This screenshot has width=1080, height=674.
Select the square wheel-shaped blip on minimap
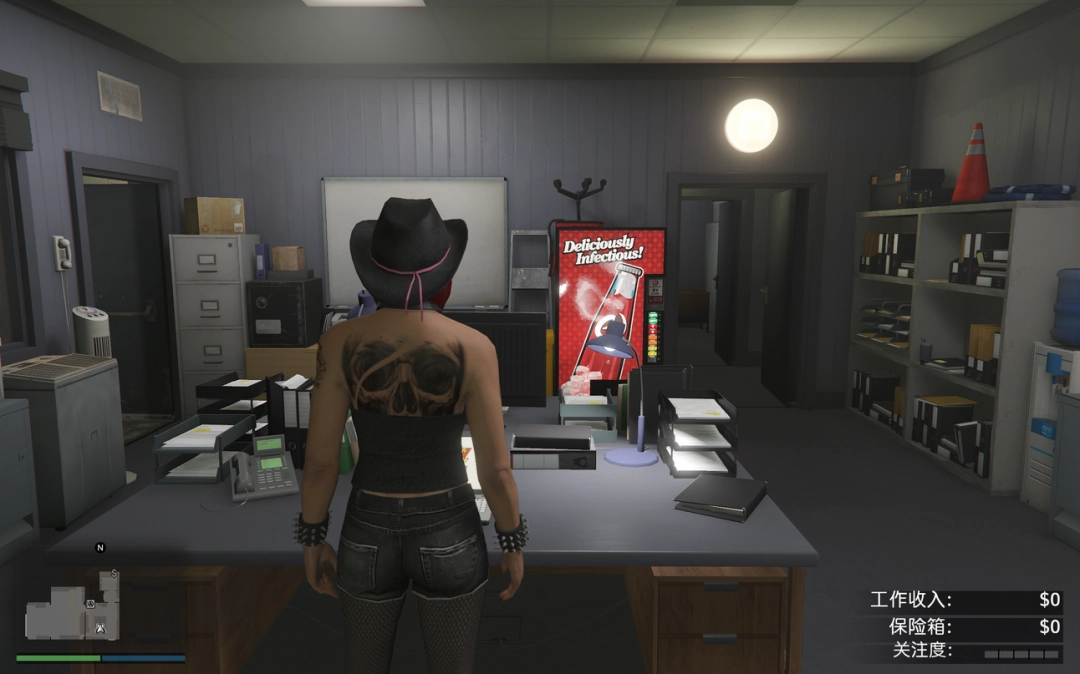coord(91,604)
